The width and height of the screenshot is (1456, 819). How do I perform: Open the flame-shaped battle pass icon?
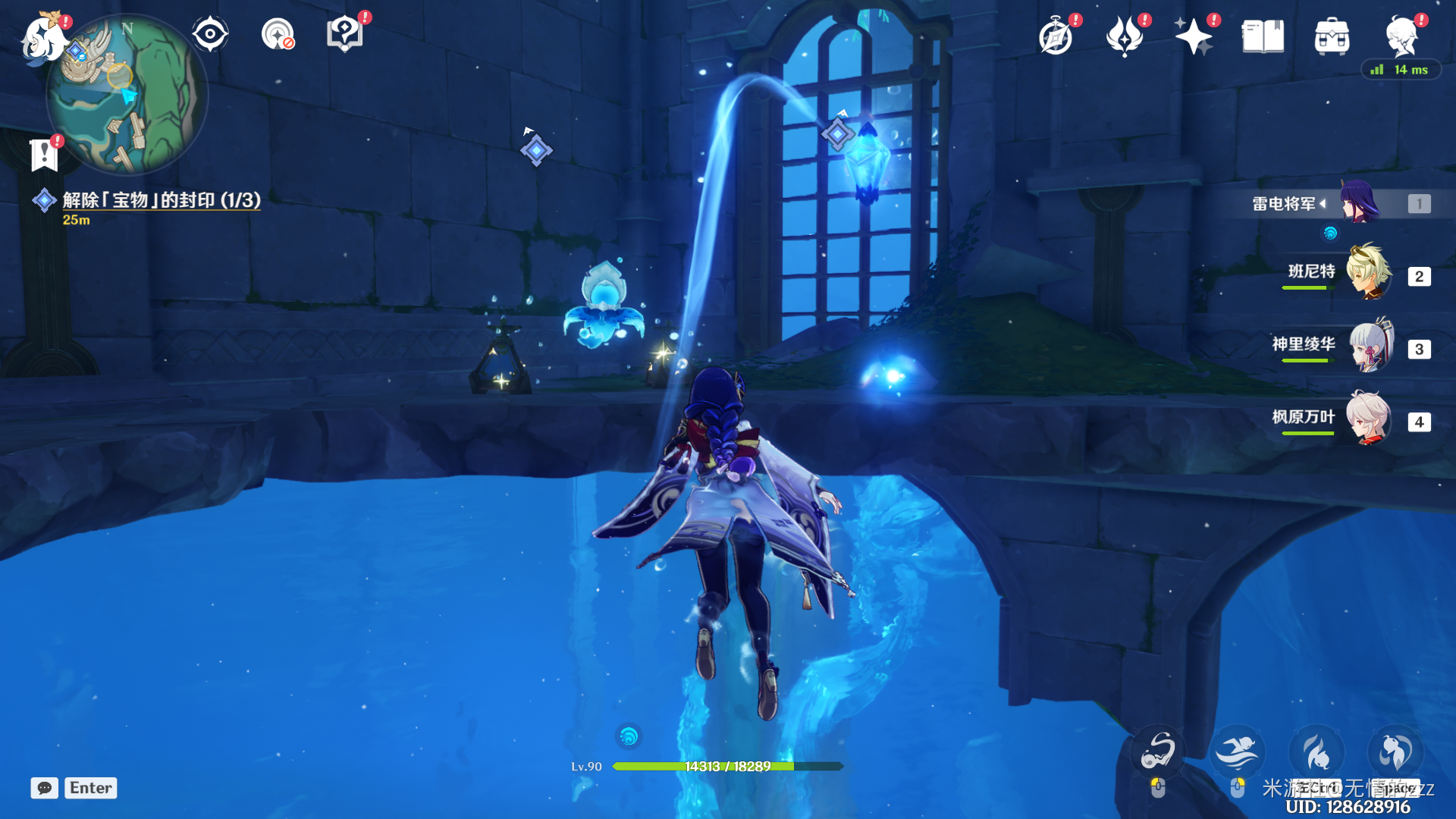(x=1125, y=36)
